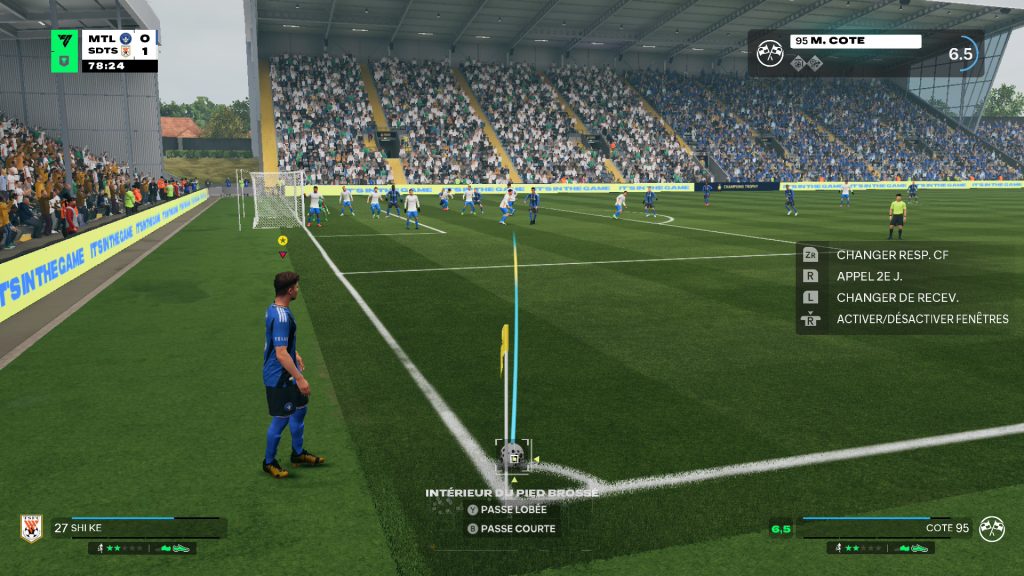Click the corner kick aim reticle on the ball
The height and width of the screenshot is (576, 1024).
513,455
